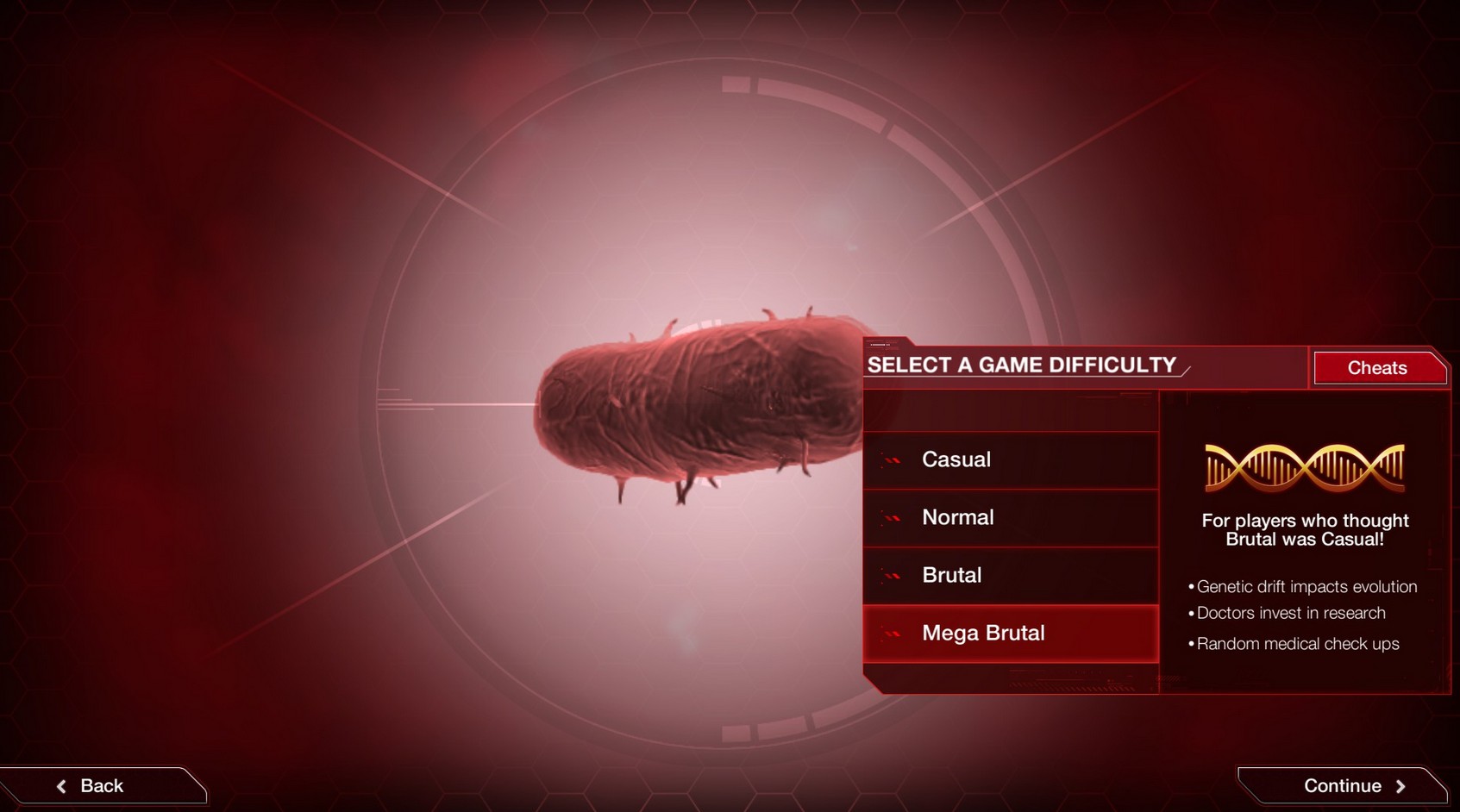Viewport: 1460px width, 812px height.
Task: Click the red threat-level icon beside Casual
Action: tap(890, 459)
